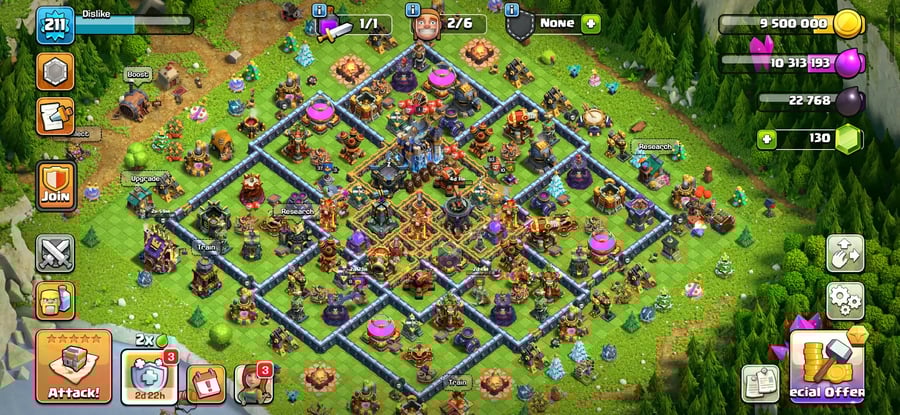Show info for the None shield status

[513, 10]
